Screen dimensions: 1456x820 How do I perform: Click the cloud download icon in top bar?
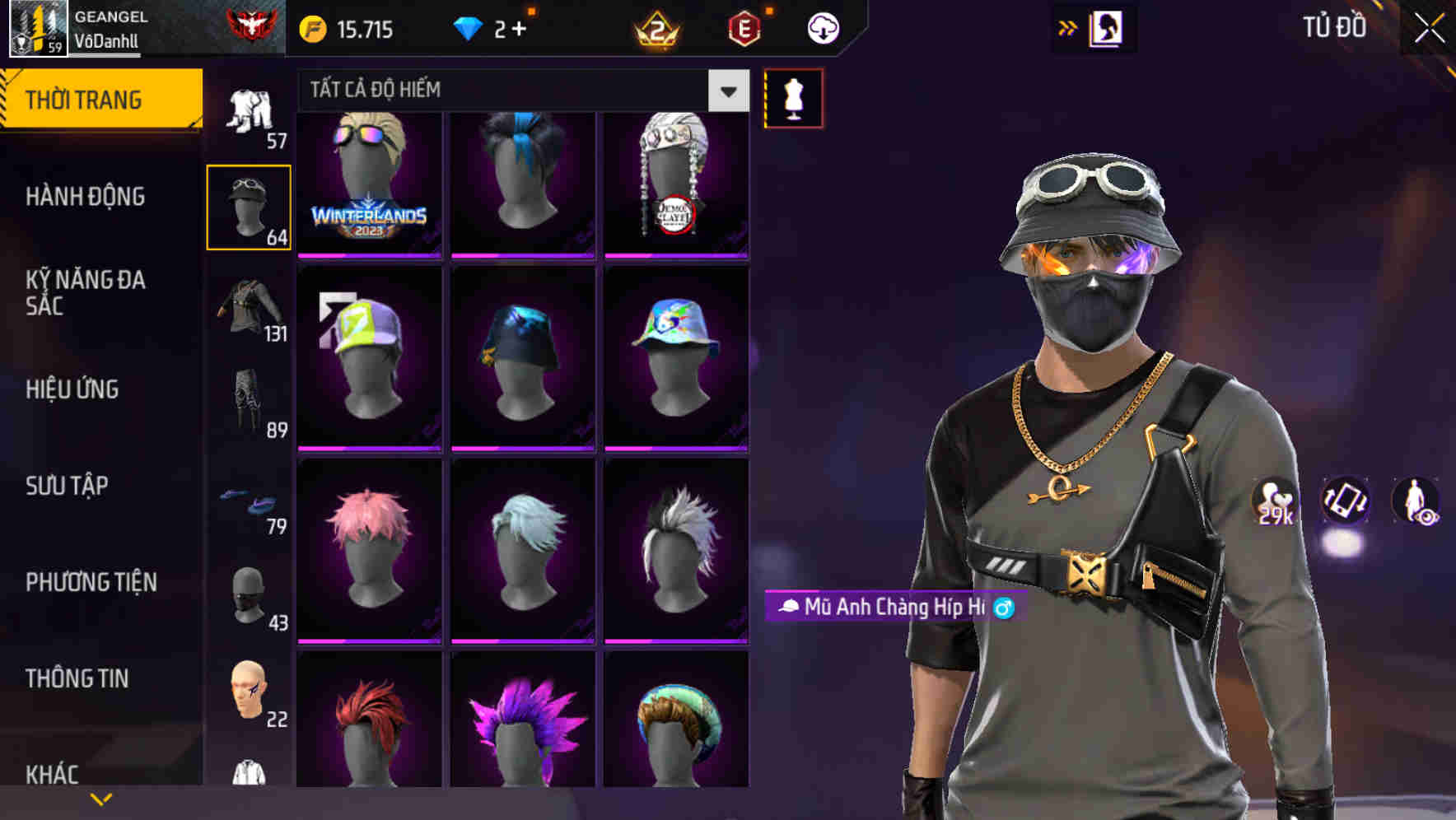coord(824,27)
